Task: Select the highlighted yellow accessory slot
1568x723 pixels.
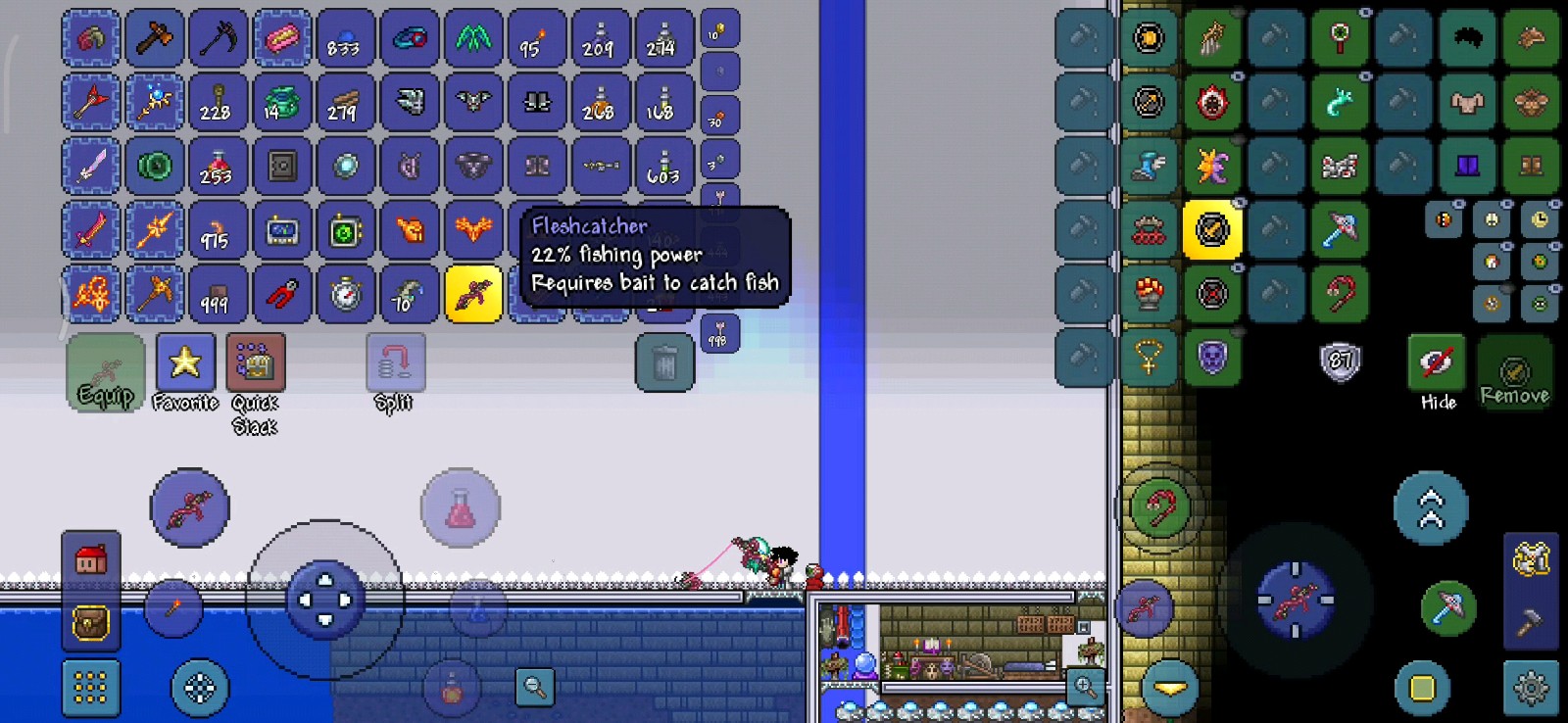Action: point(1212,230)
